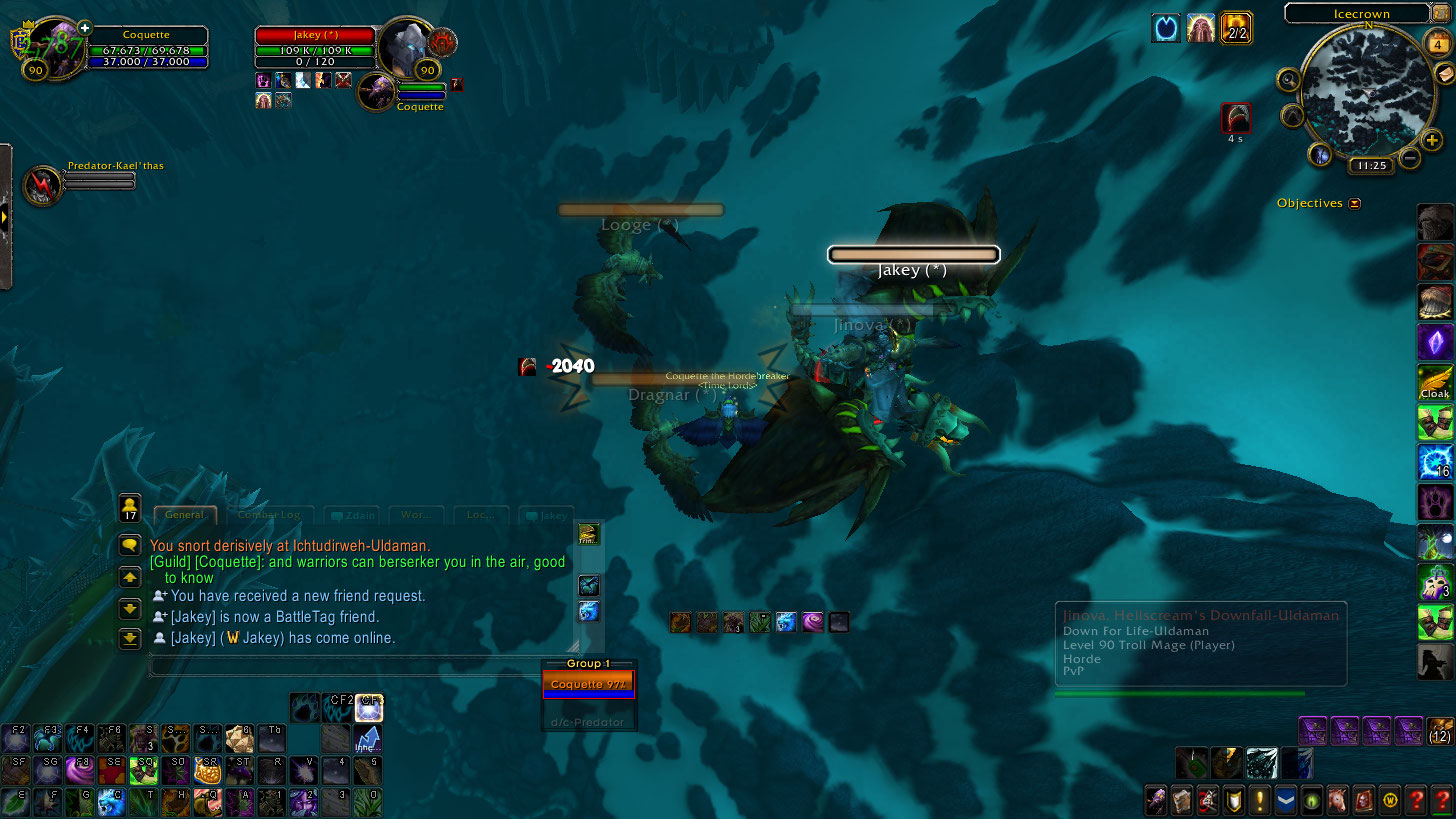Select Coquette in the Group 1 raid frame

(588, 685)
